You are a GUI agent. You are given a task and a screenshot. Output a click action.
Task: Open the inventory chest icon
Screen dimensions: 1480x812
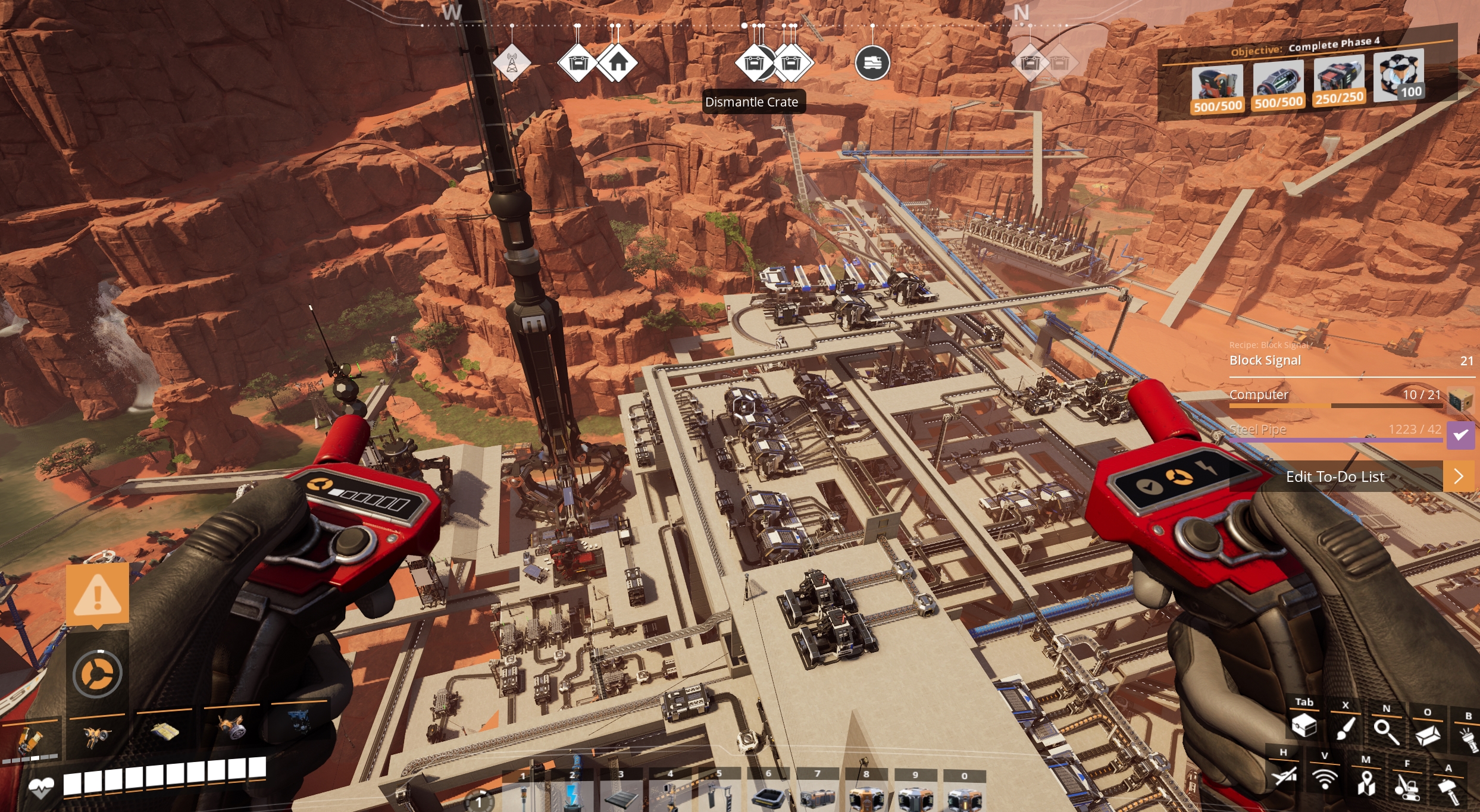[1303, 725]
